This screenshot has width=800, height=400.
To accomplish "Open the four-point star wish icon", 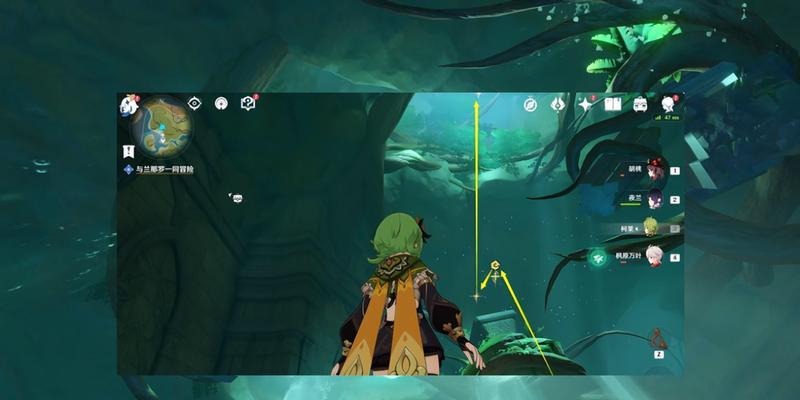I will [586, 104].
